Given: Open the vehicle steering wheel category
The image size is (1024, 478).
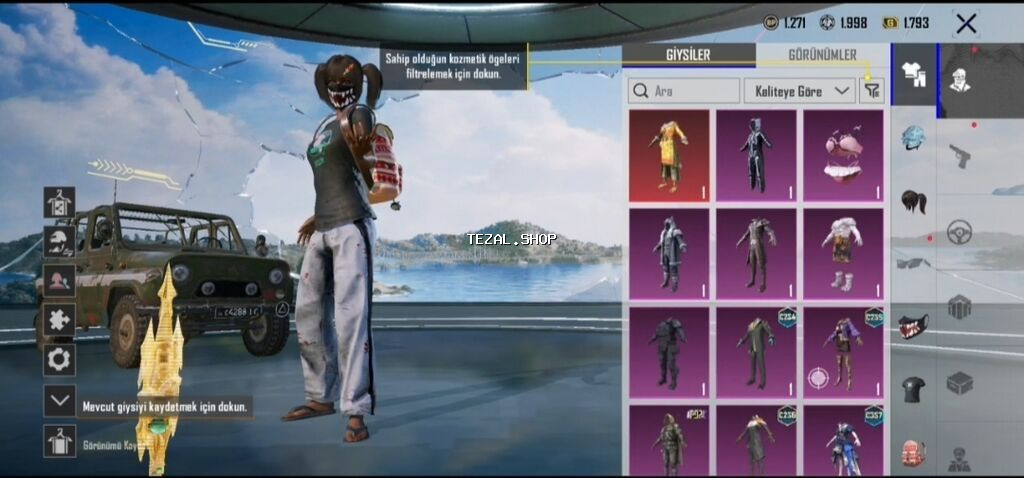Looking at the screenshot, I should pos(960,232).
